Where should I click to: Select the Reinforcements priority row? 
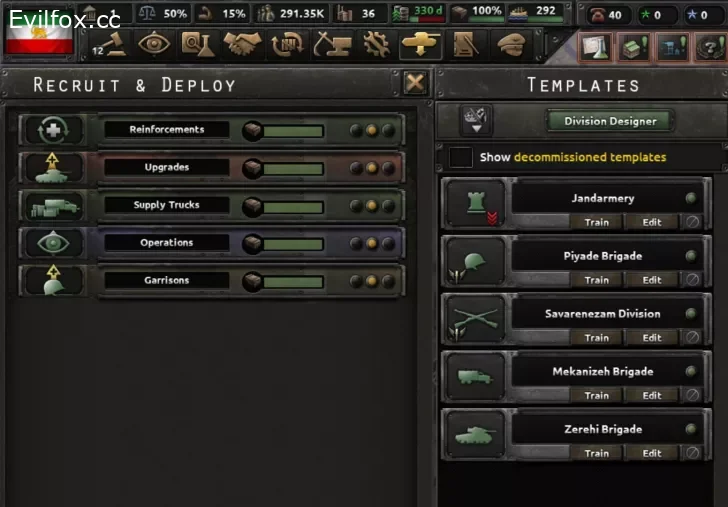click(167, 129)
